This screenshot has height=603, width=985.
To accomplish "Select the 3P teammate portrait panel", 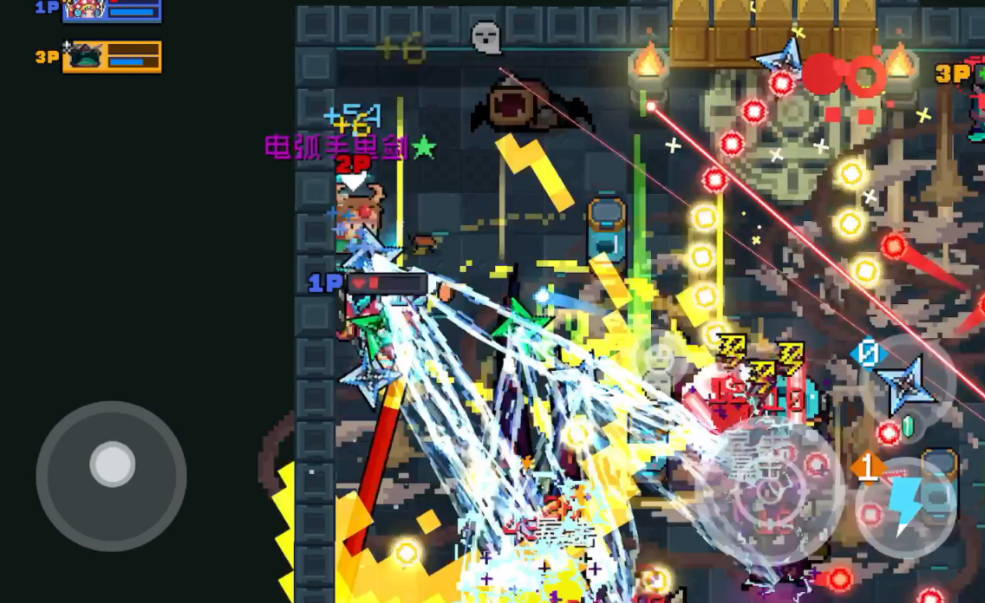I will point(112,56).
